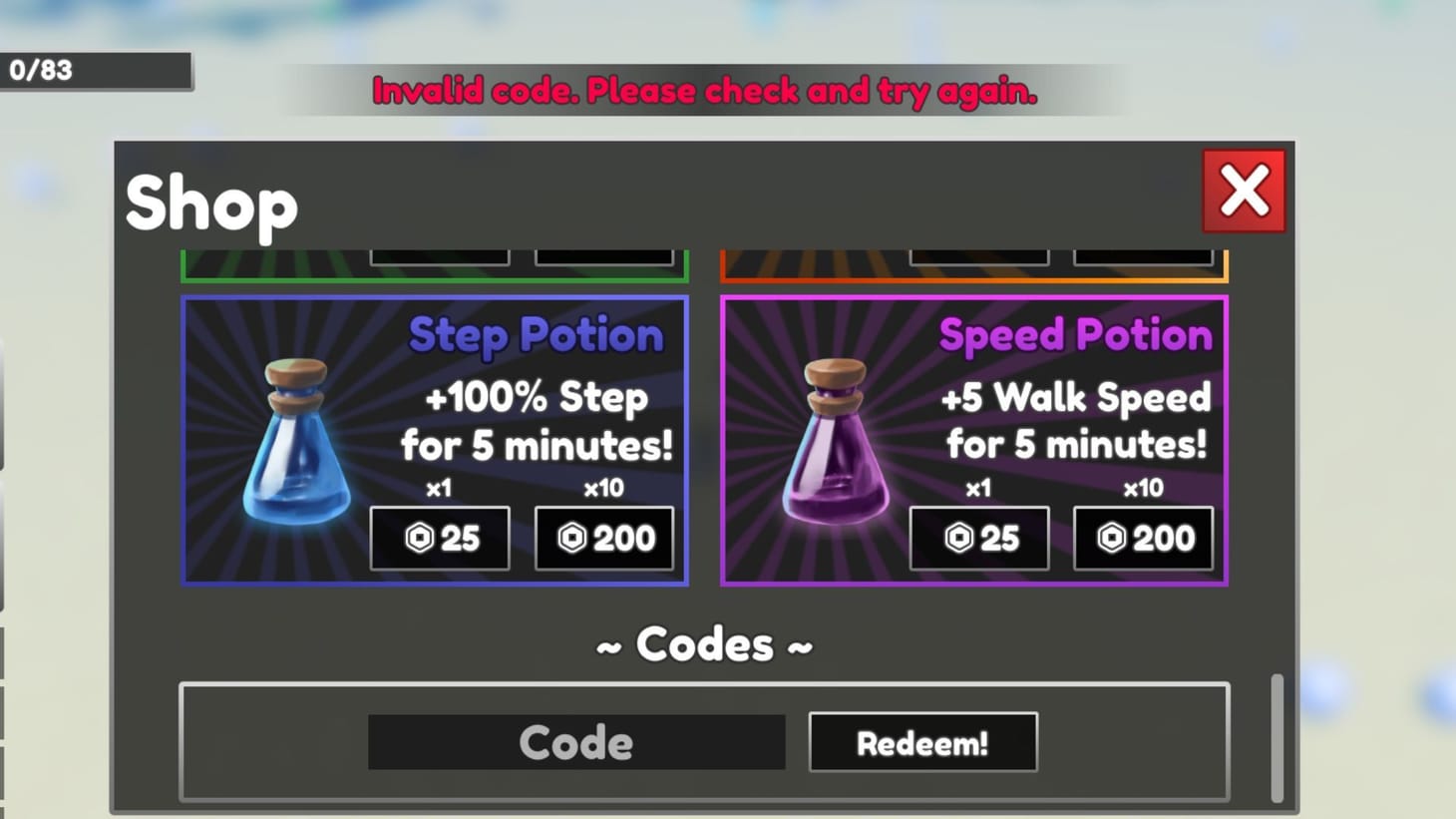Viewport: 1456px width, 819px height.
Task: Buy one Speed Potion for 25 Robux
Action: pyautogui.click(x=978, y=538)
